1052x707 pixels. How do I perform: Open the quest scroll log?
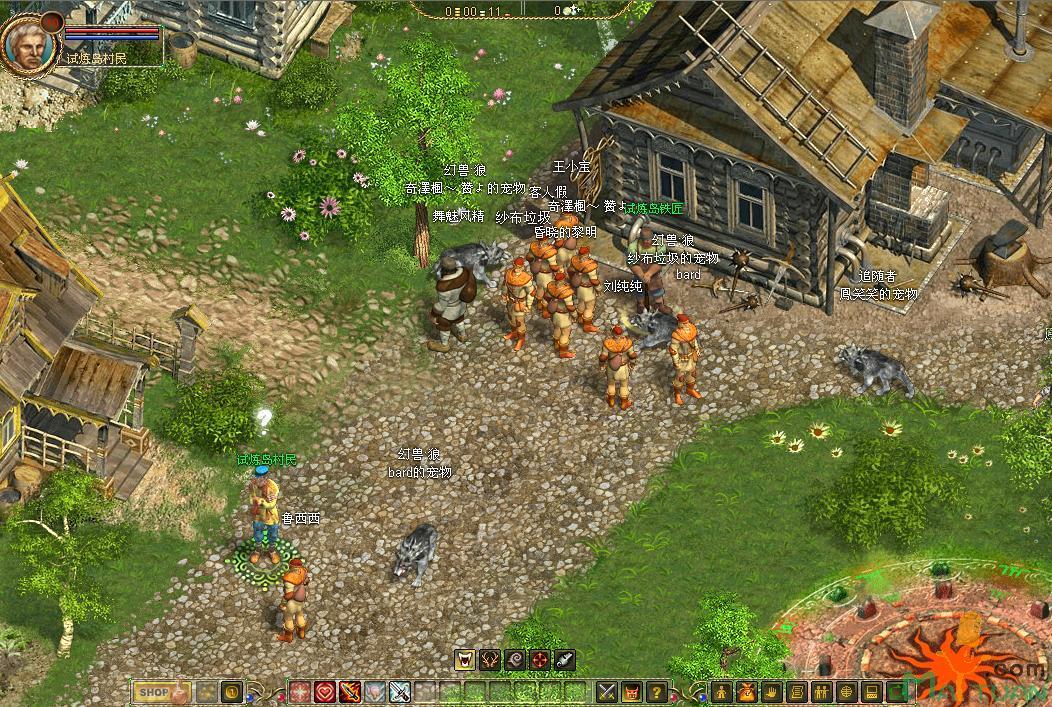(x=797, y=691)
